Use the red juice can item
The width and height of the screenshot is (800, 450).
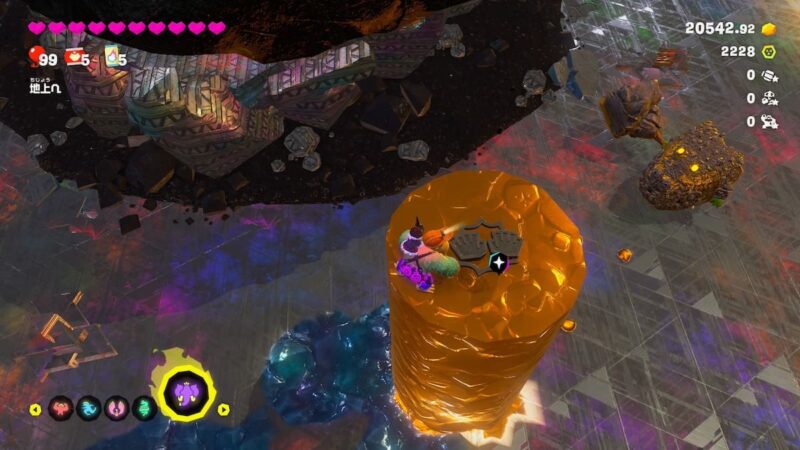[x=73, y=57]
